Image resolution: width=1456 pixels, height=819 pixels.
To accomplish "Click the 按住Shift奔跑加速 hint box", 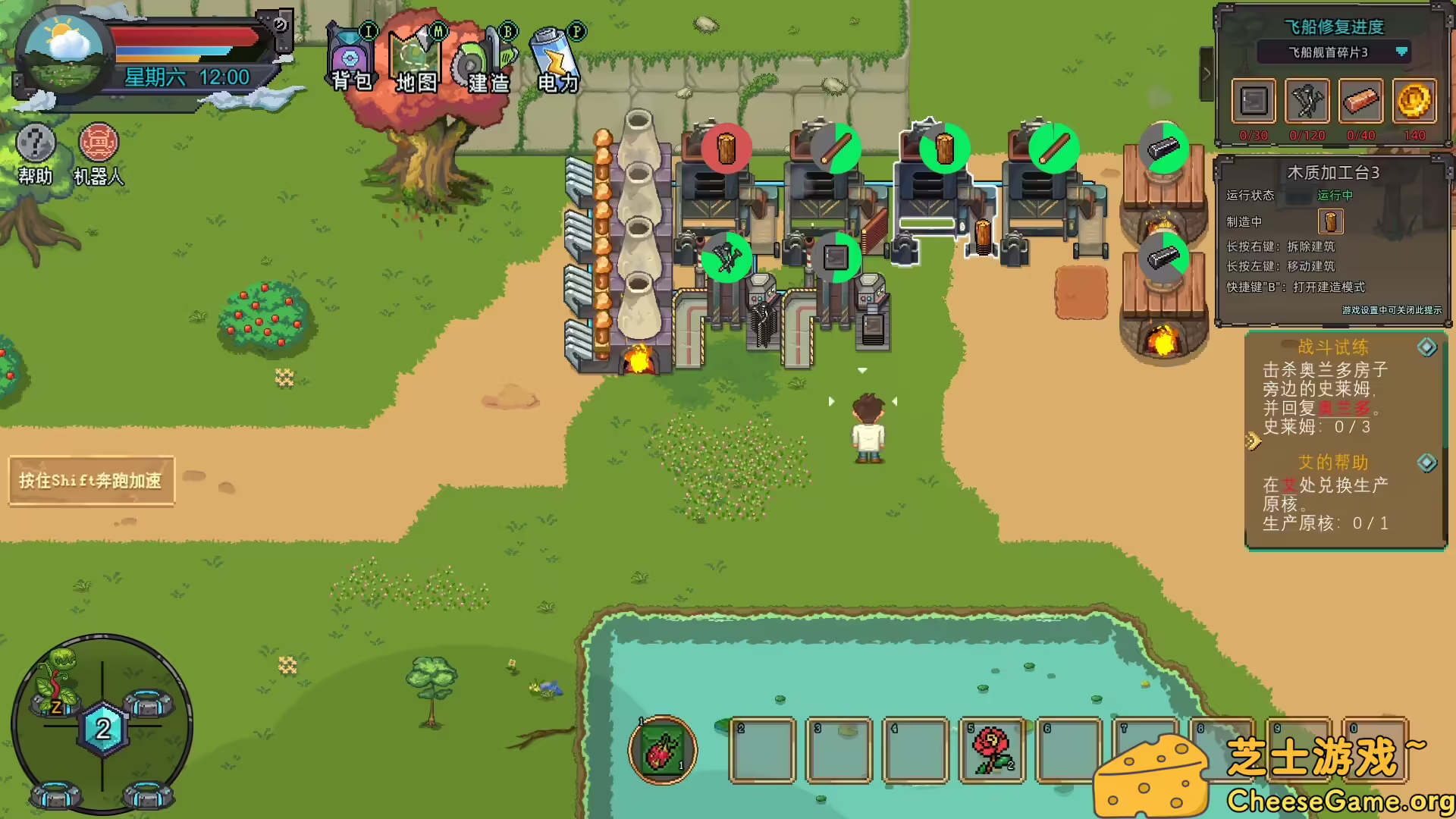I will [90, 479].
